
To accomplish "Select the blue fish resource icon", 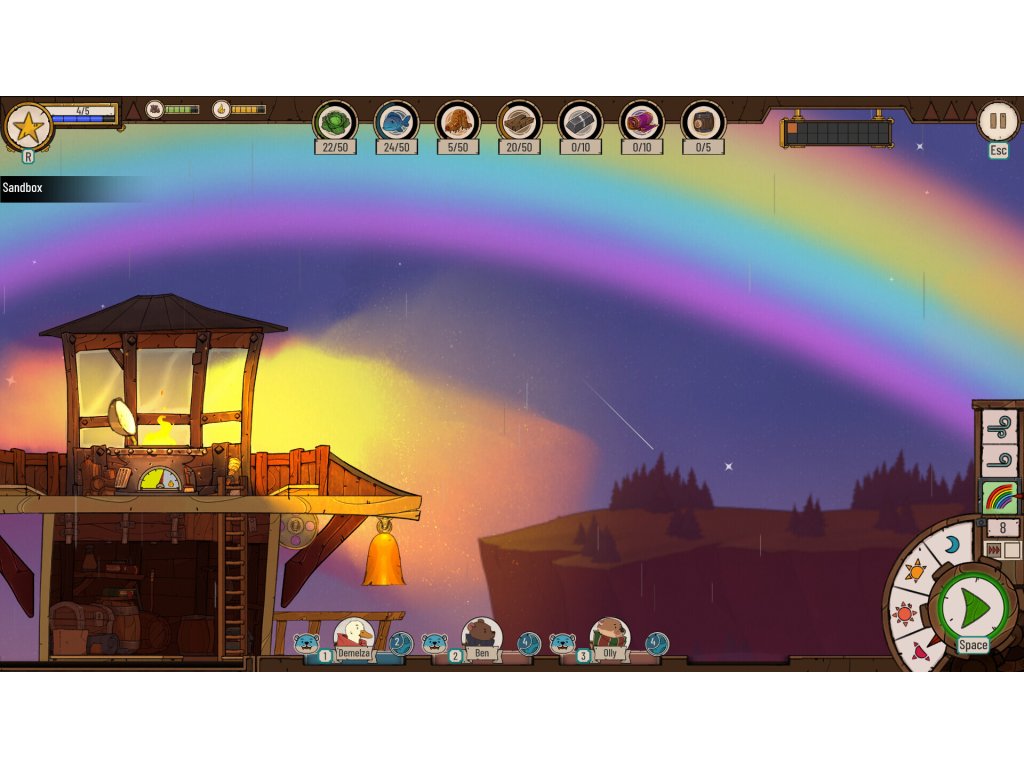I will [x=396, y=122].
